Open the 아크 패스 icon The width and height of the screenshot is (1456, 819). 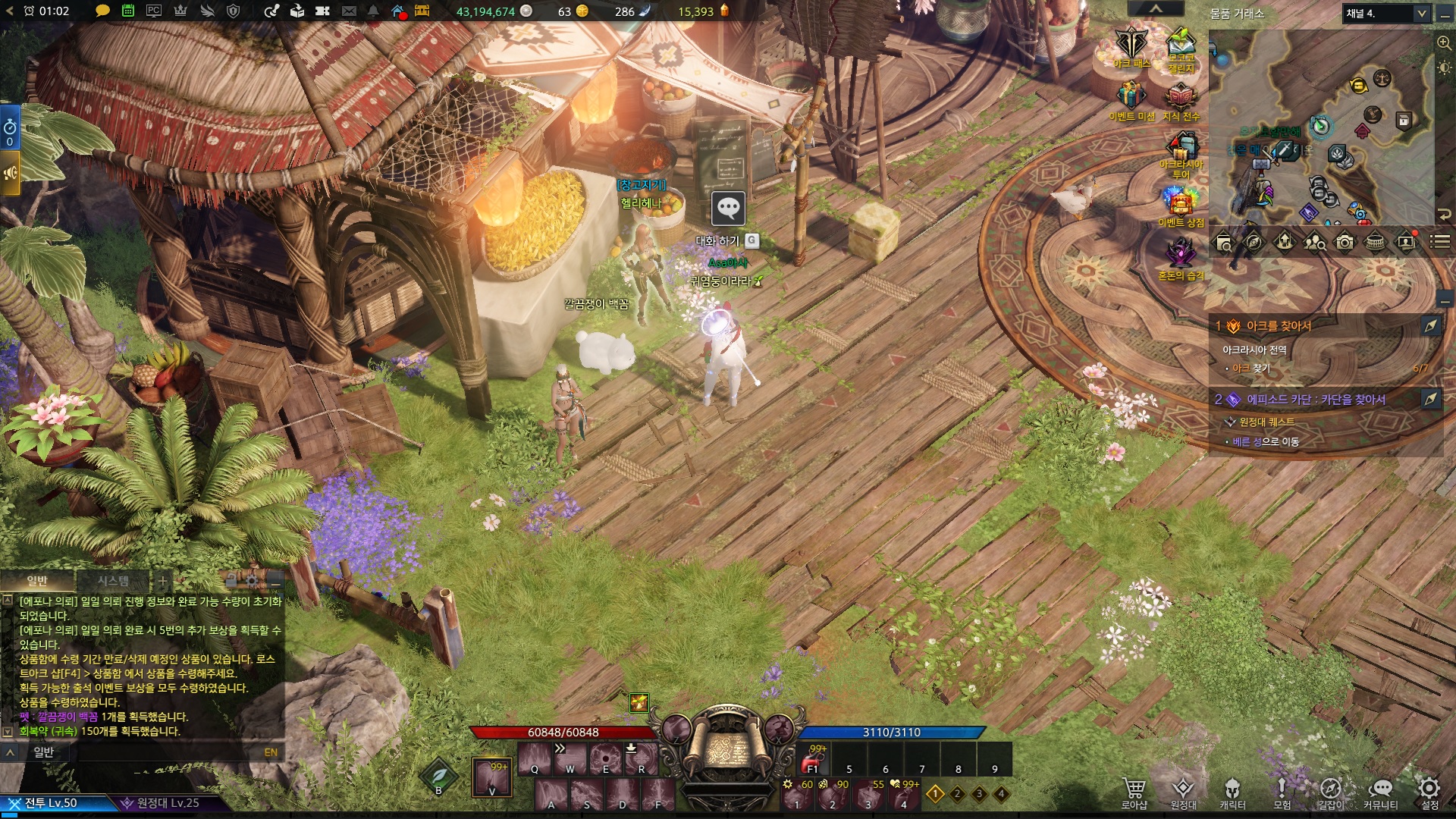pyautogui.click(x=1131, y=44)
